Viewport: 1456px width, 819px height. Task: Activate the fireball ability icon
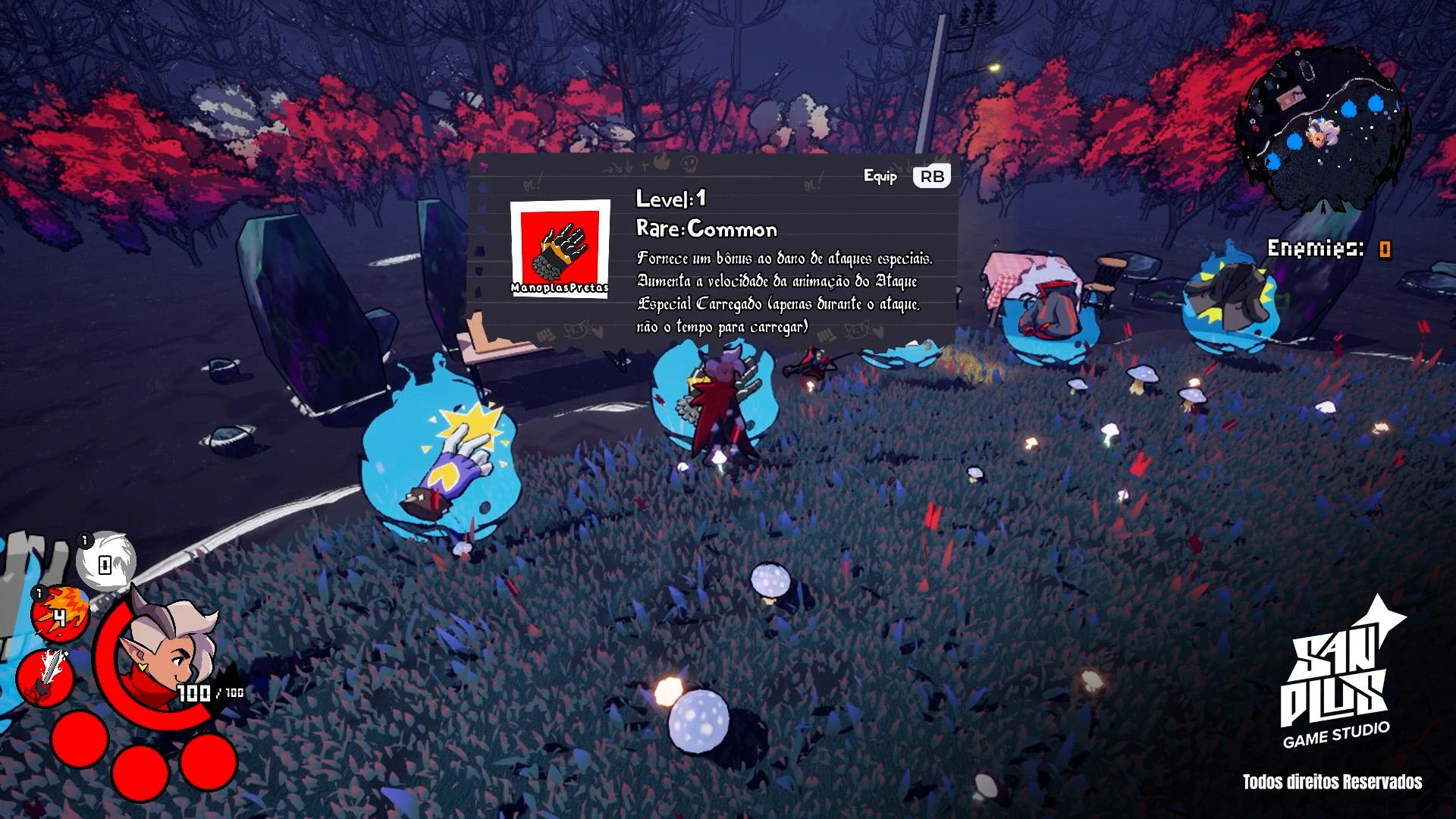point(59,613)
